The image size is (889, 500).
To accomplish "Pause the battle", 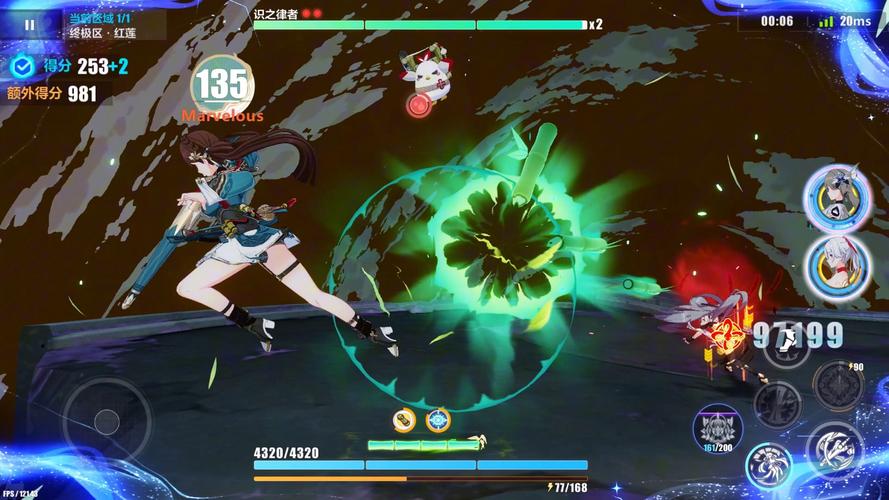I will (29, 24).
